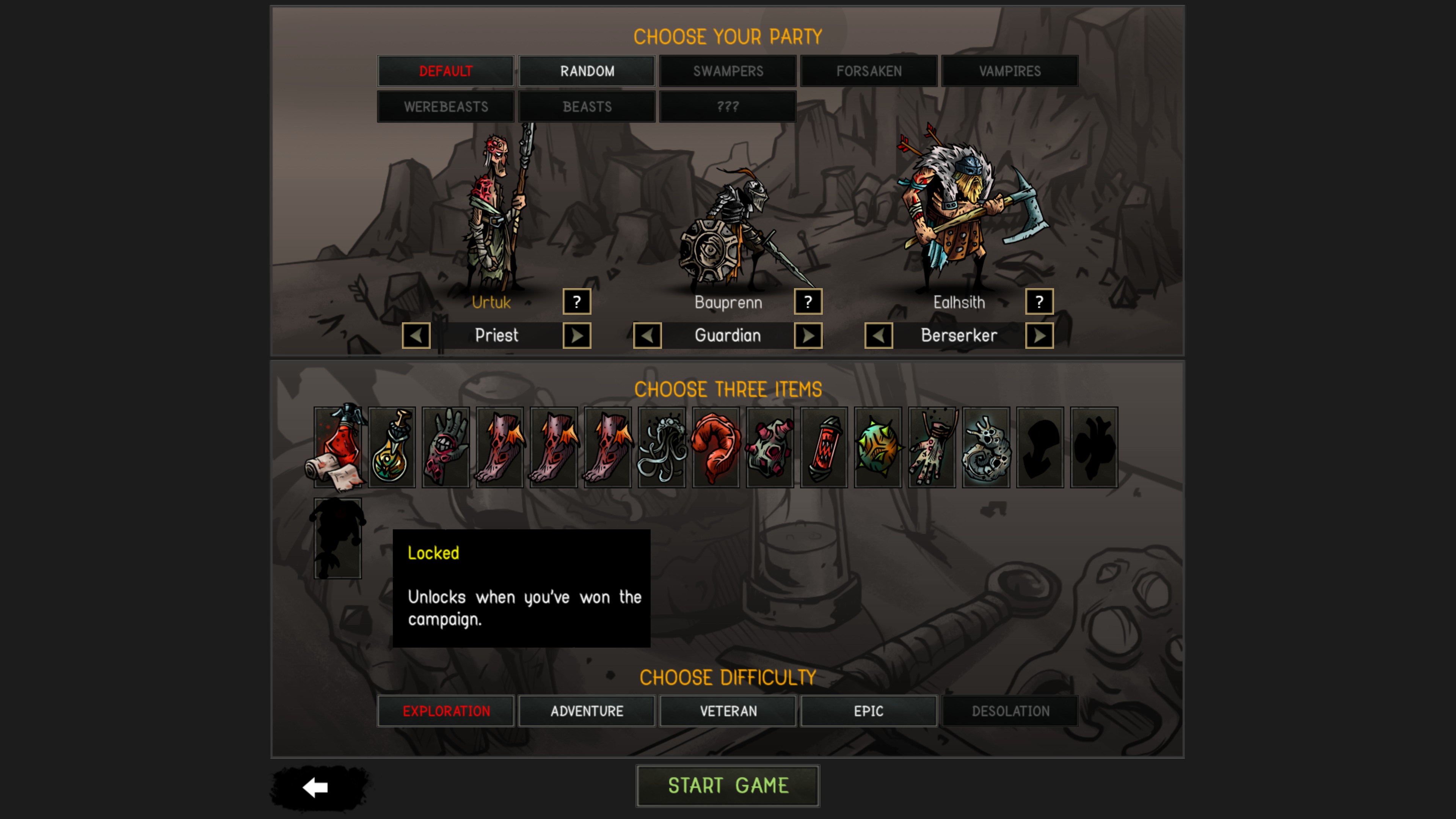Switch to the VAMPIRES party preset

[x=1010, y=71]
